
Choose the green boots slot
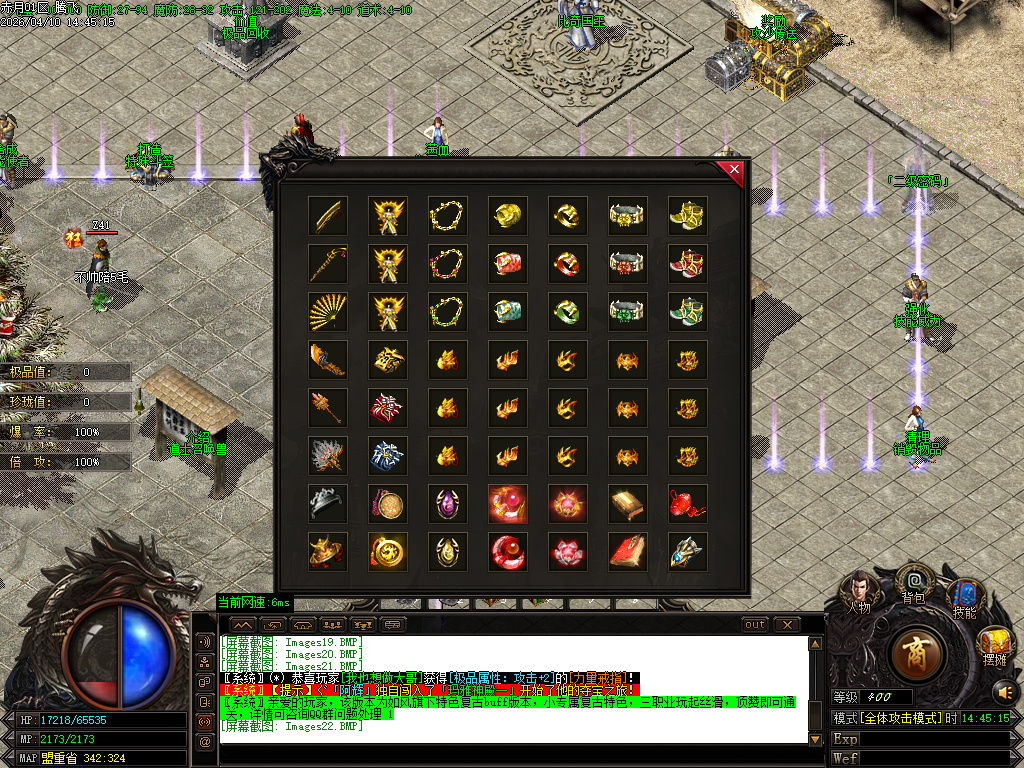click(x=687, y=310)
